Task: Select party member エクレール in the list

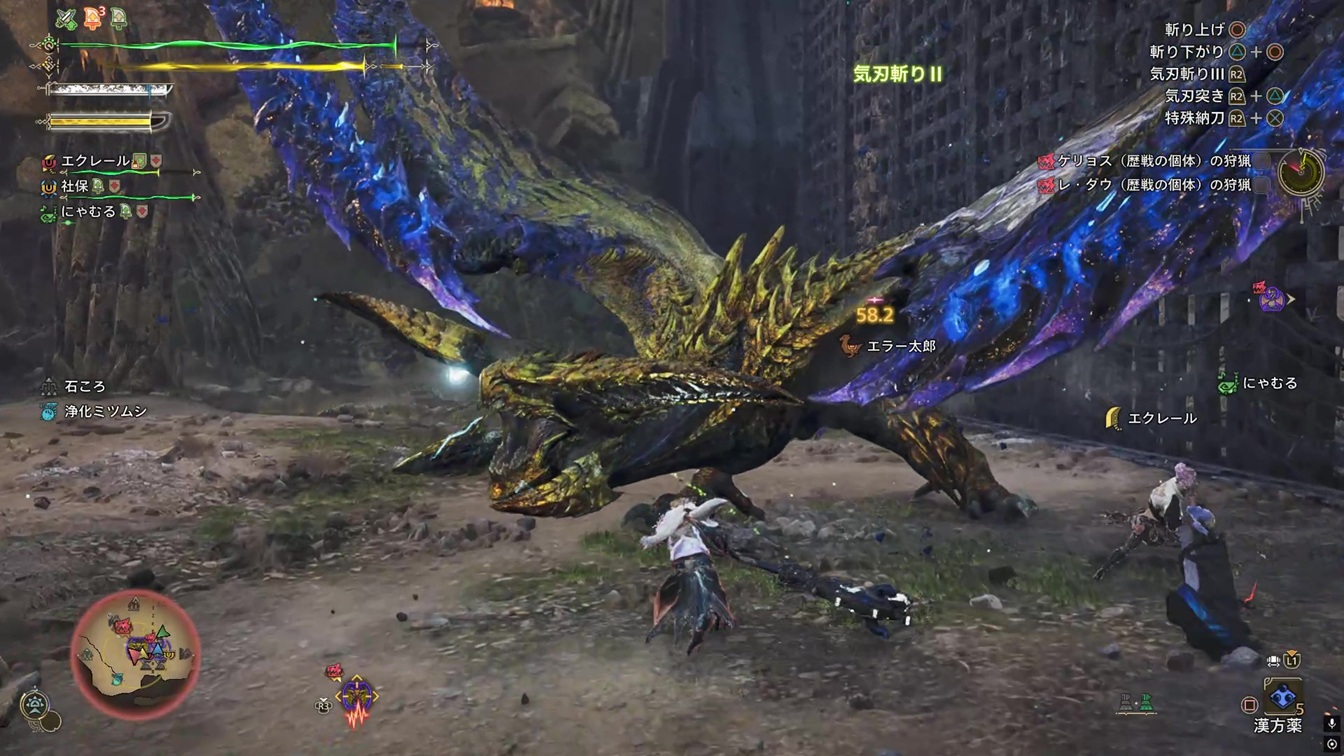Action: (x=95, y=161)
